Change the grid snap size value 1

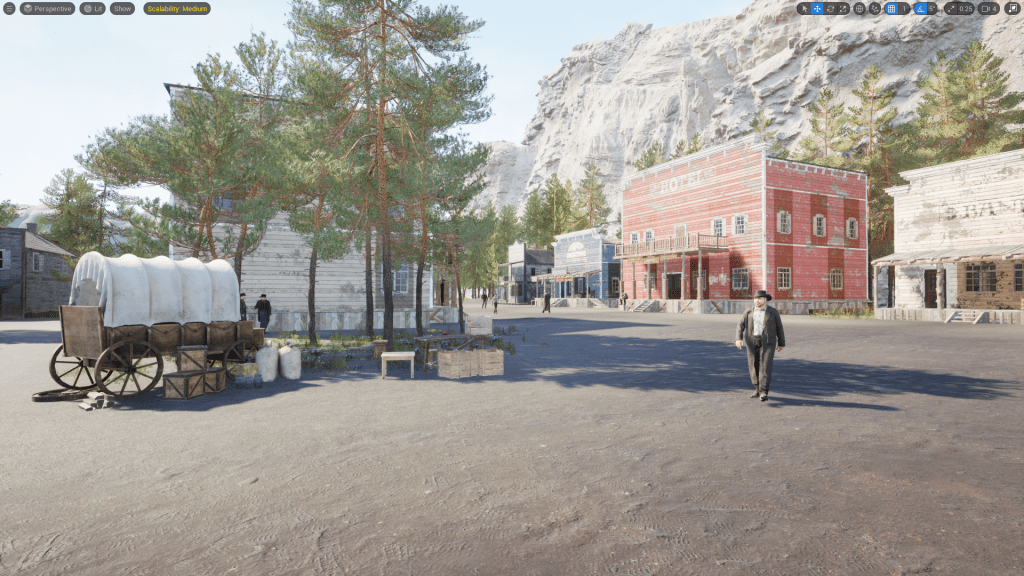coord(905,8)
